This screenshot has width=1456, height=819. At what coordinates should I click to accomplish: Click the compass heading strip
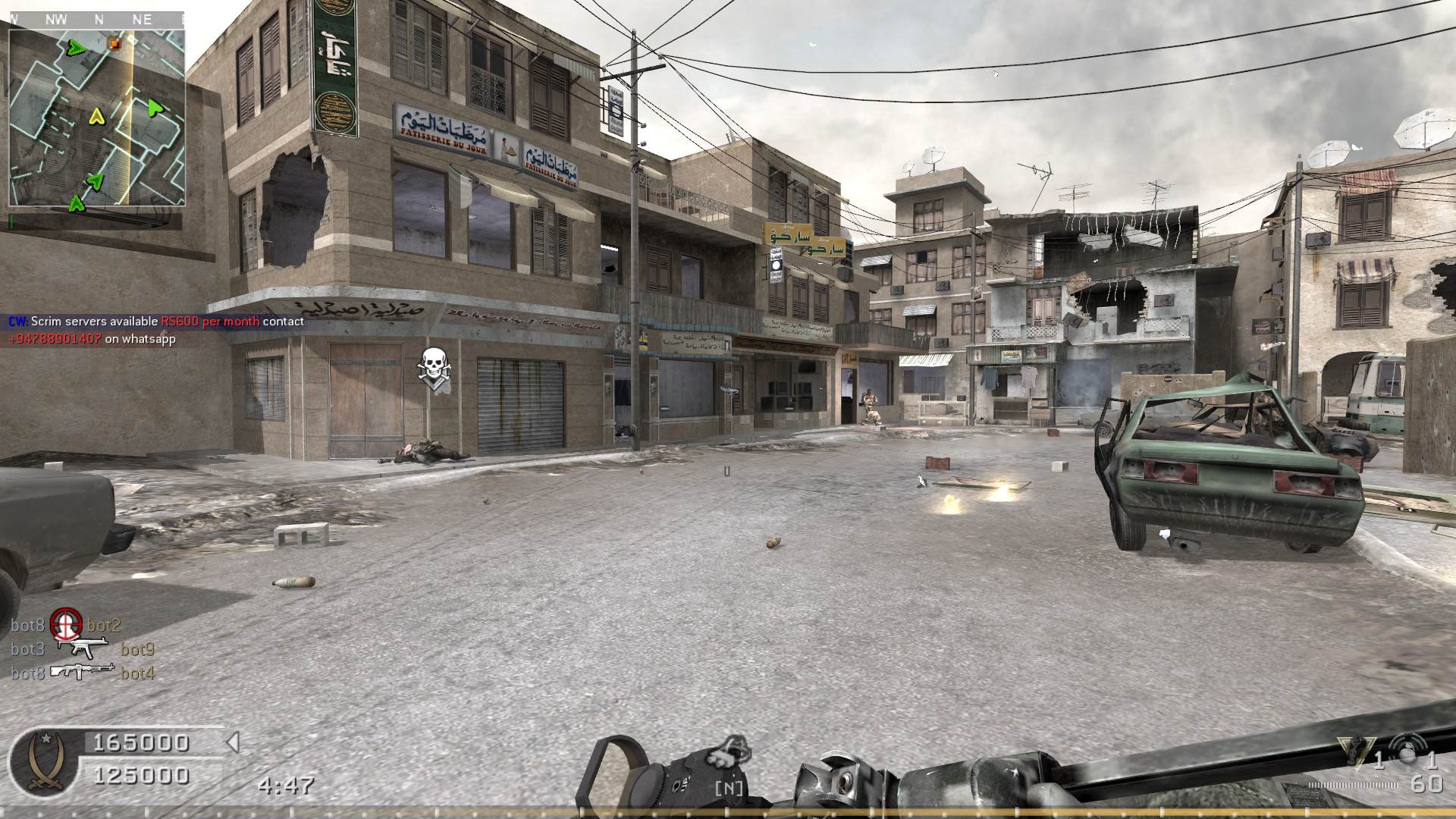tap(96, 20)
